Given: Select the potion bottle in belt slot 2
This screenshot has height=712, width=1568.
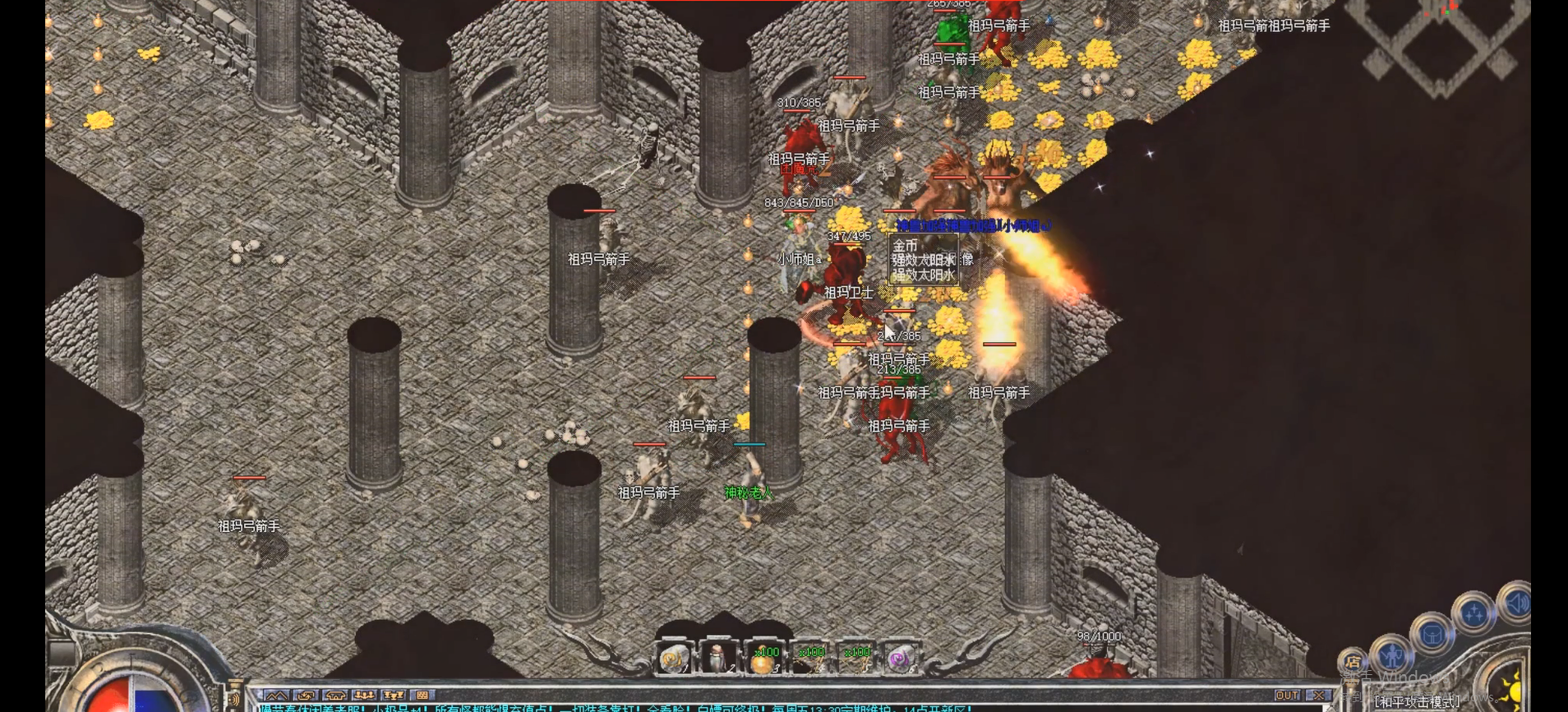Looking at the screenshot, I should tap(717, 659).
